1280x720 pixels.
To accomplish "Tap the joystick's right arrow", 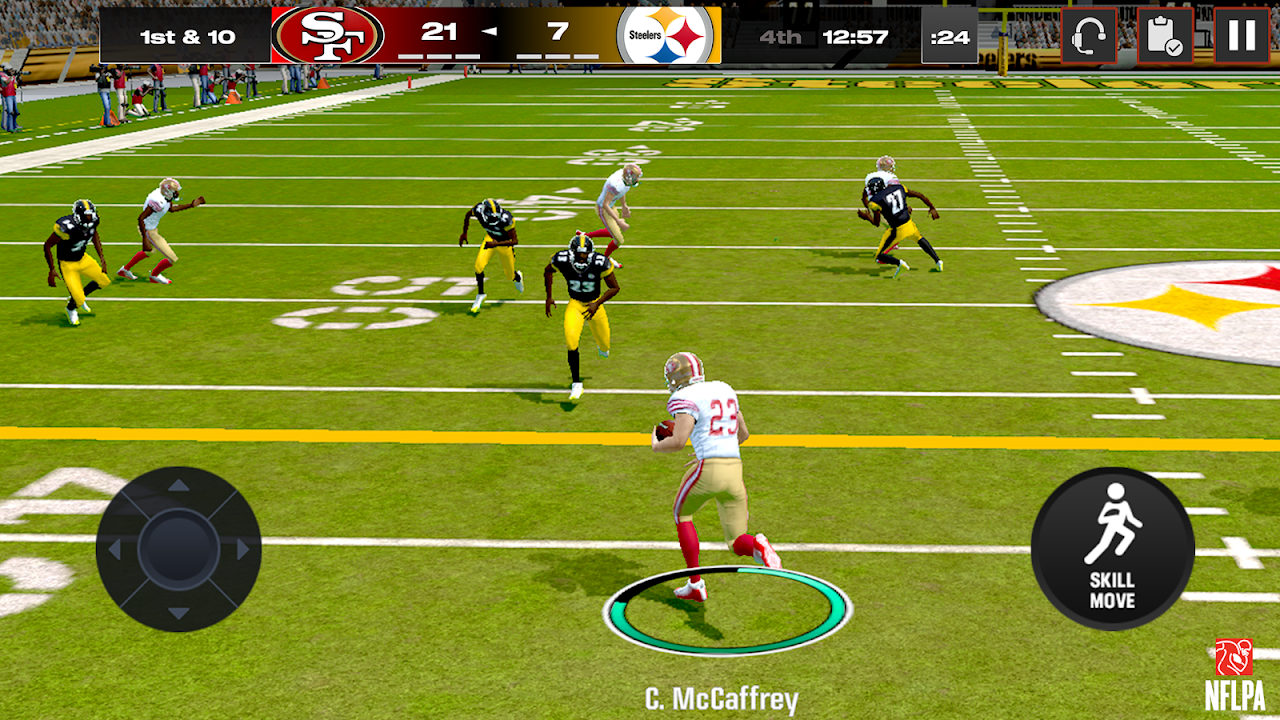I will coord(242,549).
